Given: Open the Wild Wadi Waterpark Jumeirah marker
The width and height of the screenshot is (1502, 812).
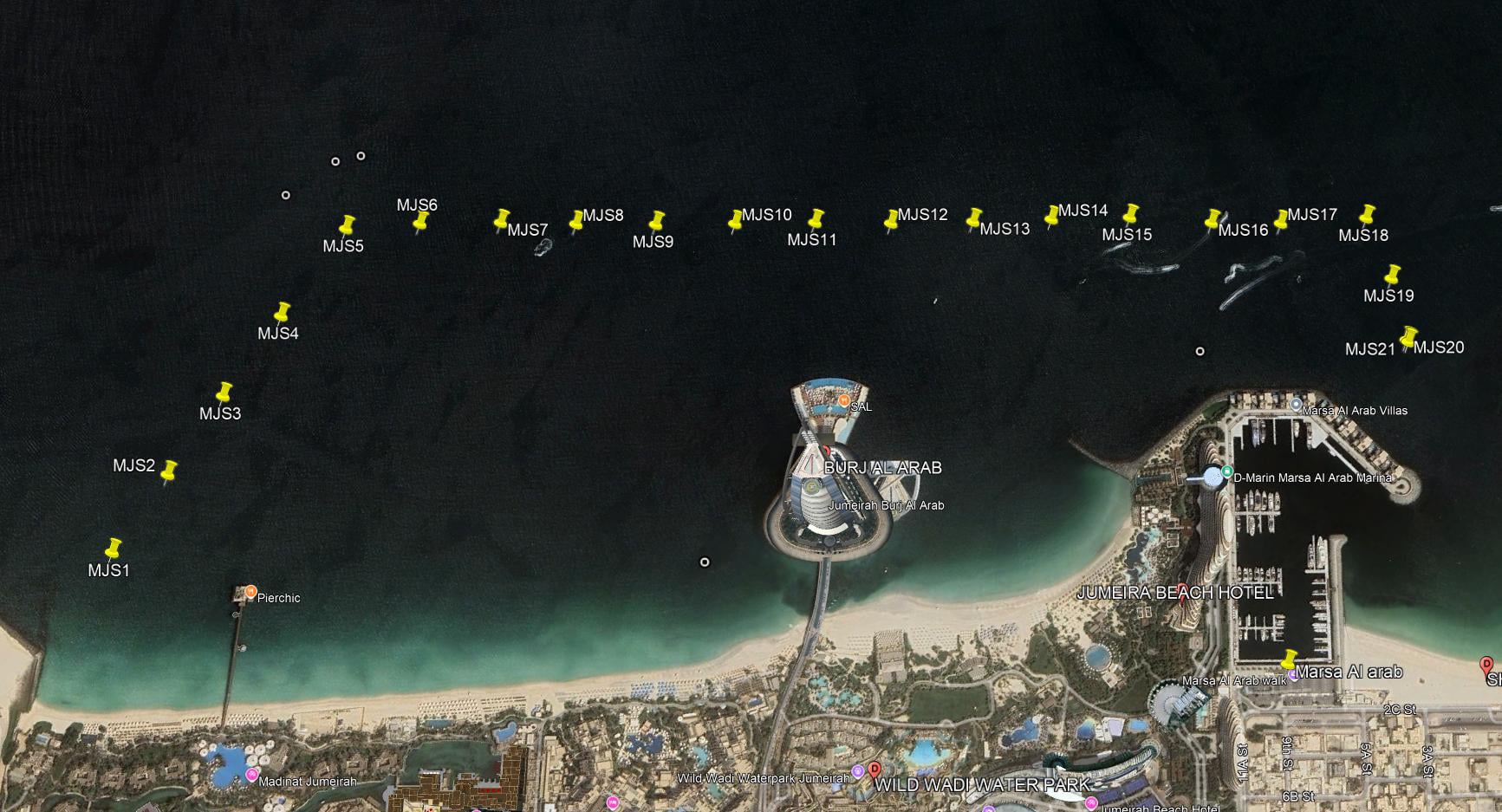Looking at the screenshot, I should click(857, 771).
